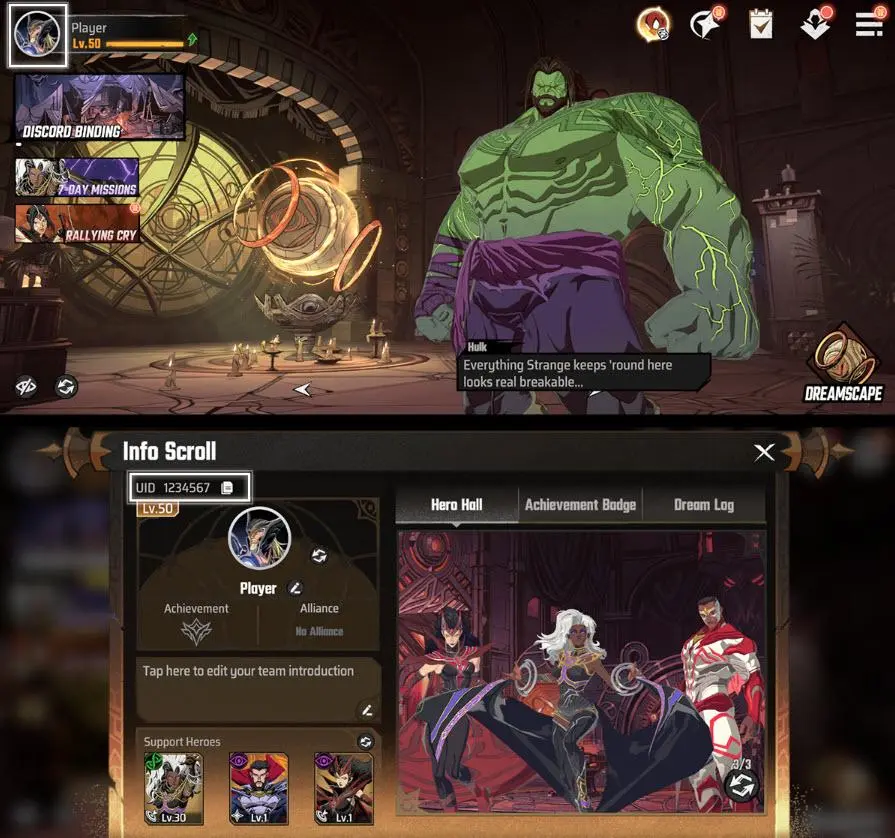Open the 7-Day Missions event
The image size is (895, 838).
[77, 177]
